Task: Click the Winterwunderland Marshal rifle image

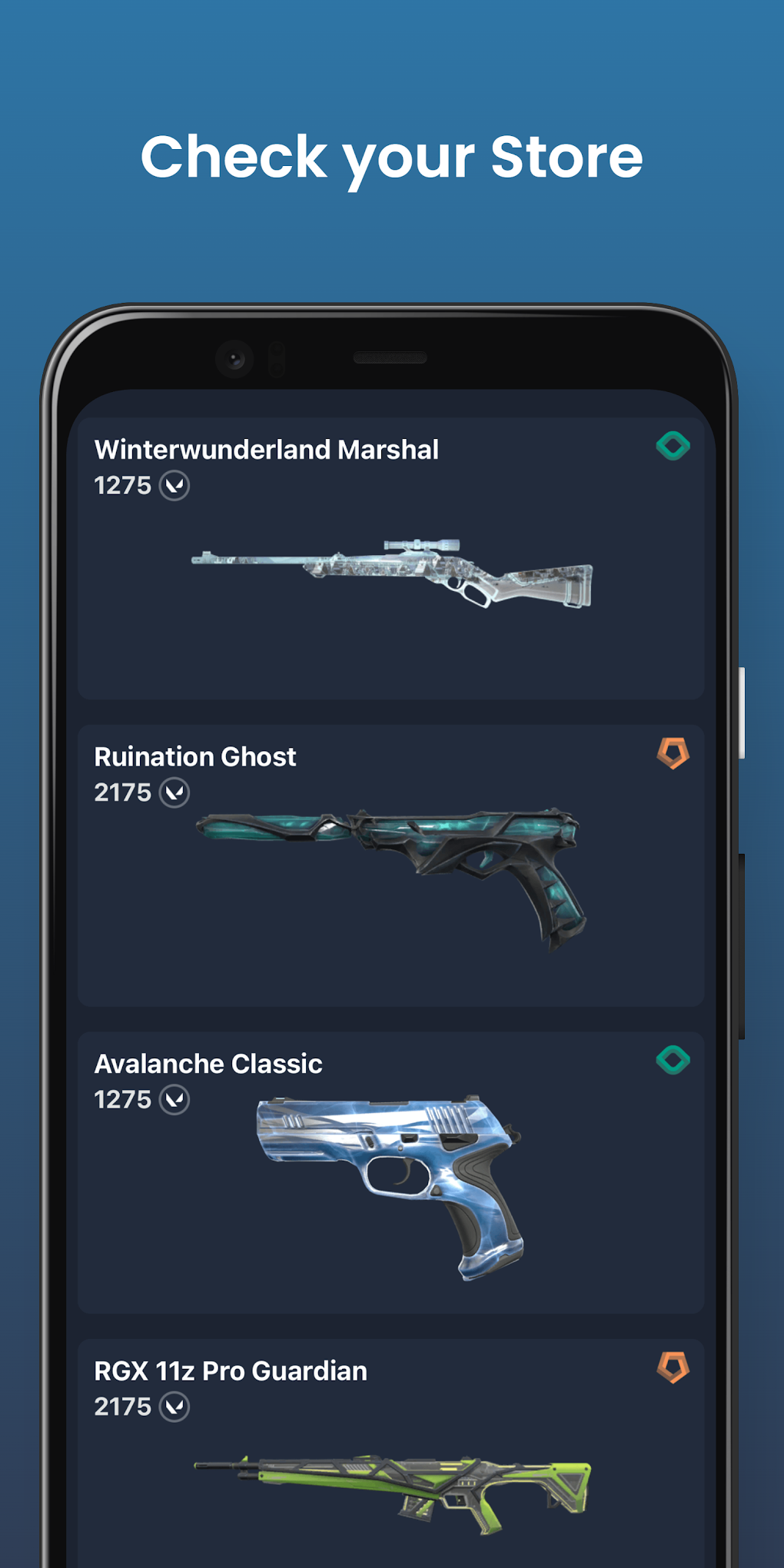Action: [392, 573]
